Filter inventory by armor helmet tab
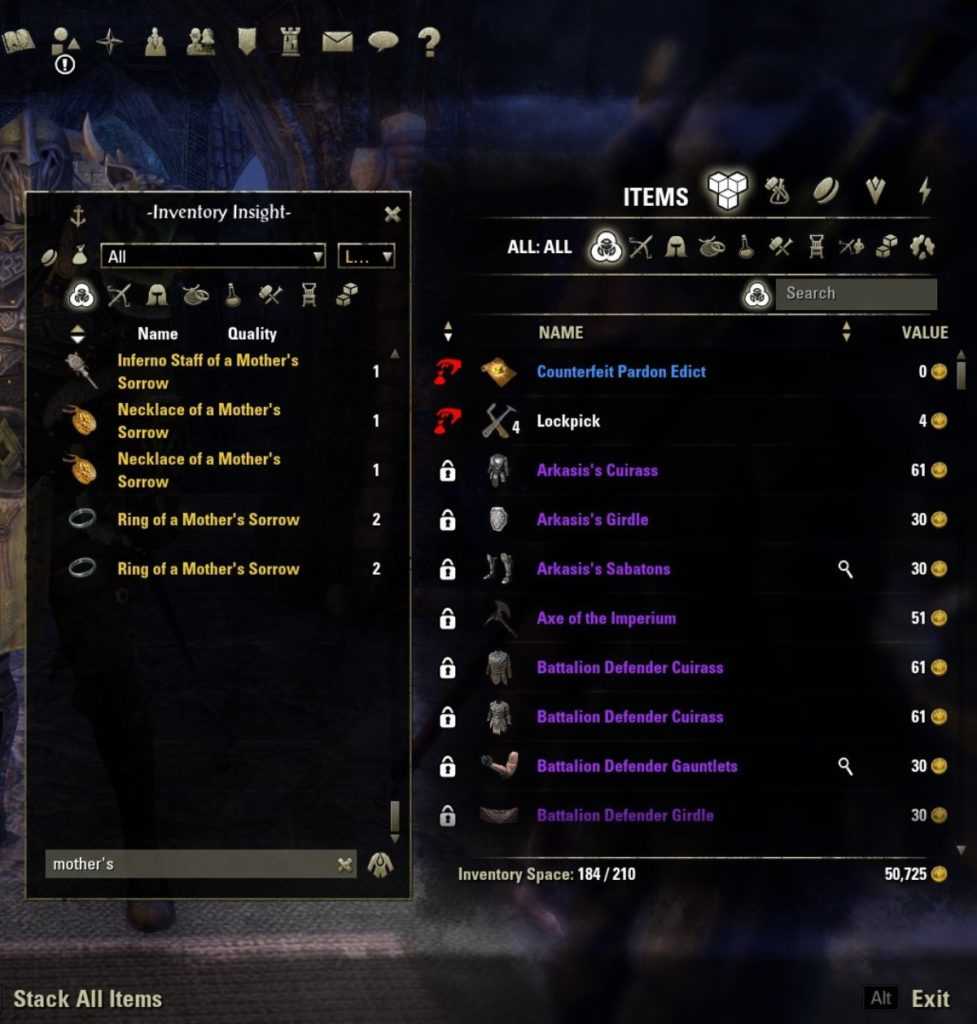The width and height of the screenshot is (977, 1024). [676, 247]
